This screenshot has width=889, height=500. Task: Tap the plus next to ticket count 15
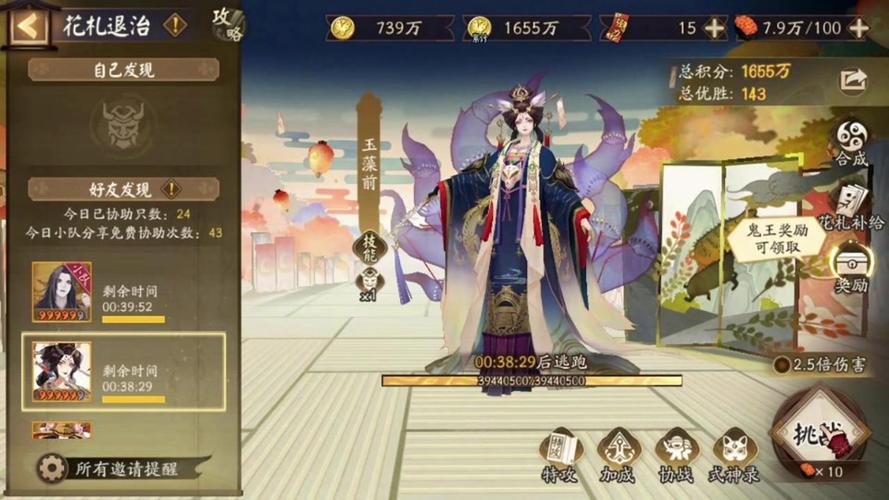pyautogui.click(x=714, y=28)
